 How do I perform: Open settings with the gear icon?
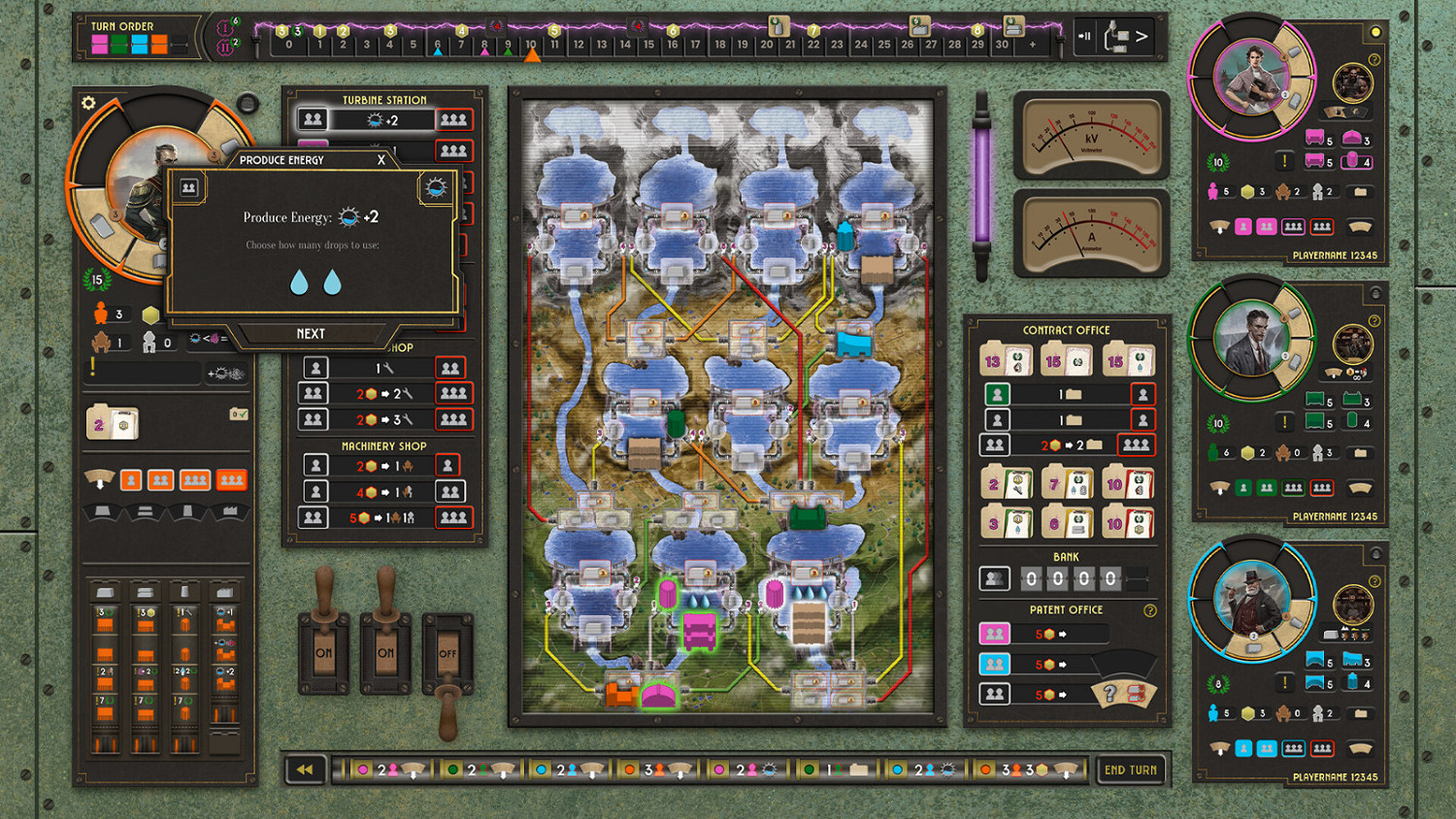[87, 102]
